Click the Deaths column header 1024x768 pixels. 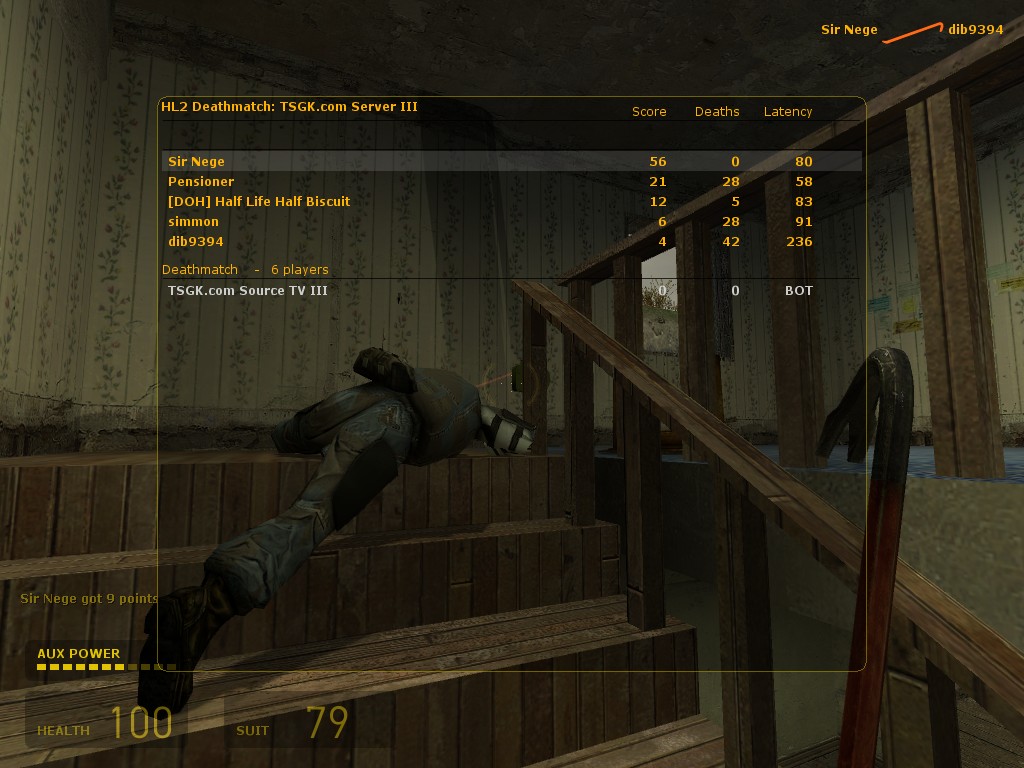pos(717,111)
